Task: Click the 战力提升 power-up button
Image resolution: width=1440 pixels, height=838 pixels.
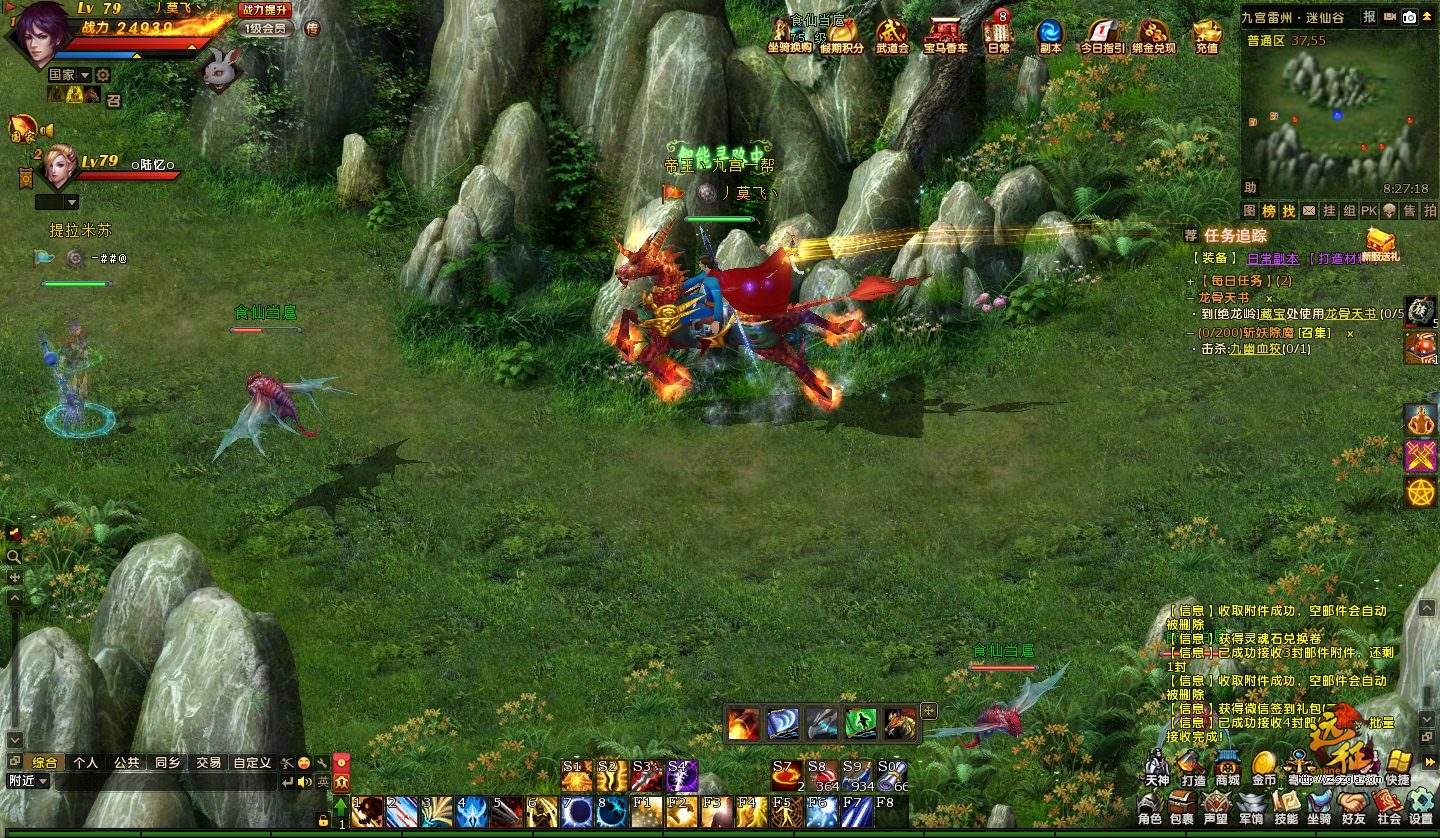Action: [265, 10]
